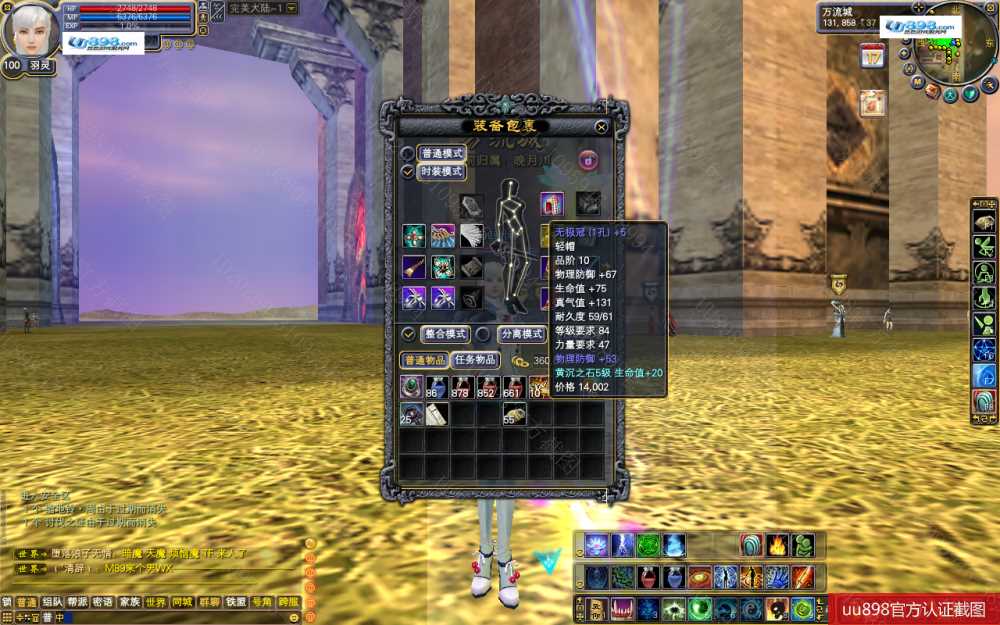Click the white-haired character portrait
This screenshot has height=625, width=1000.
30,30
